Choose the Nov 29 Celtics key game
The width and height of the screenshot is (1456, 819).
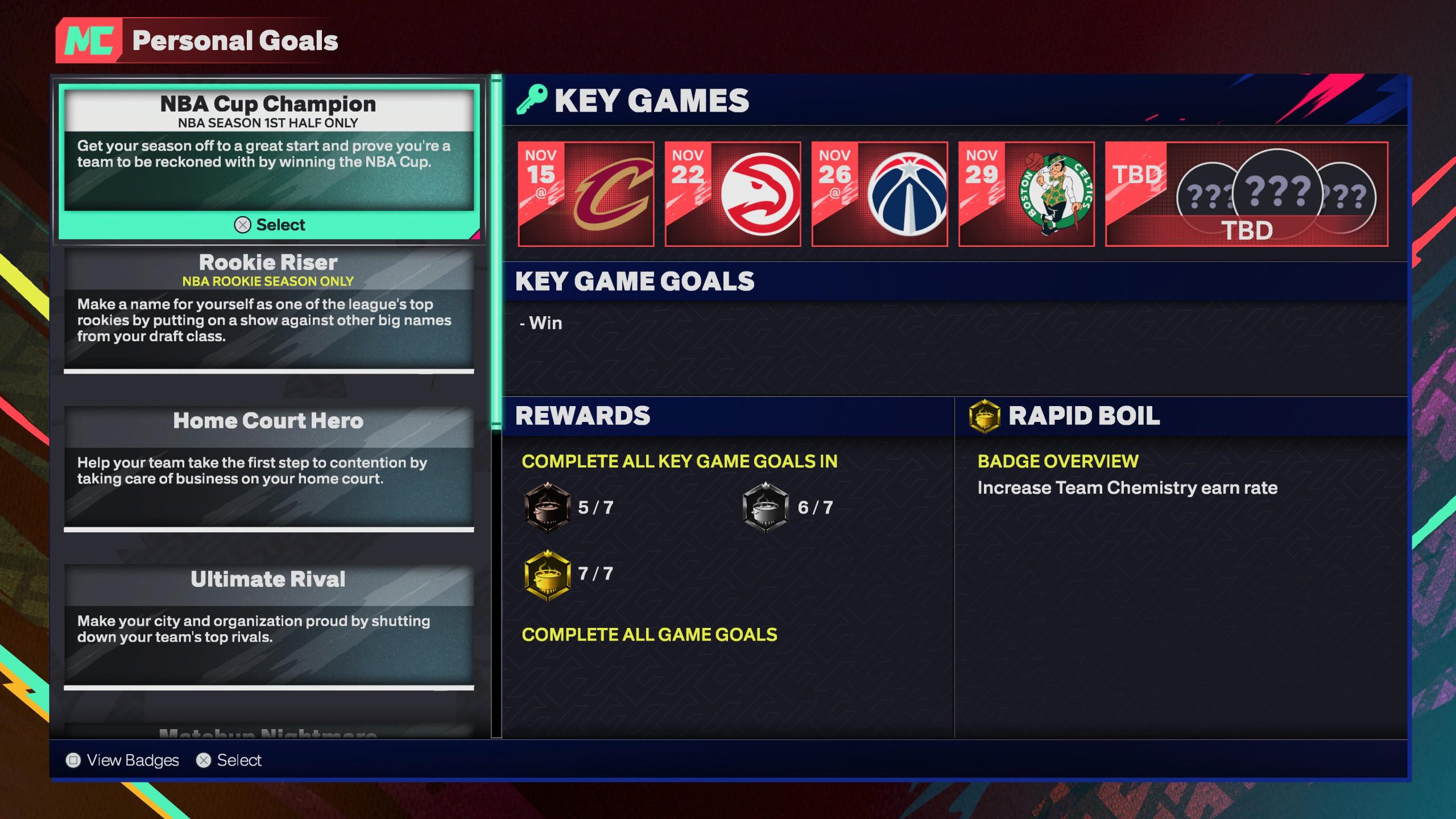(1026, 194)
